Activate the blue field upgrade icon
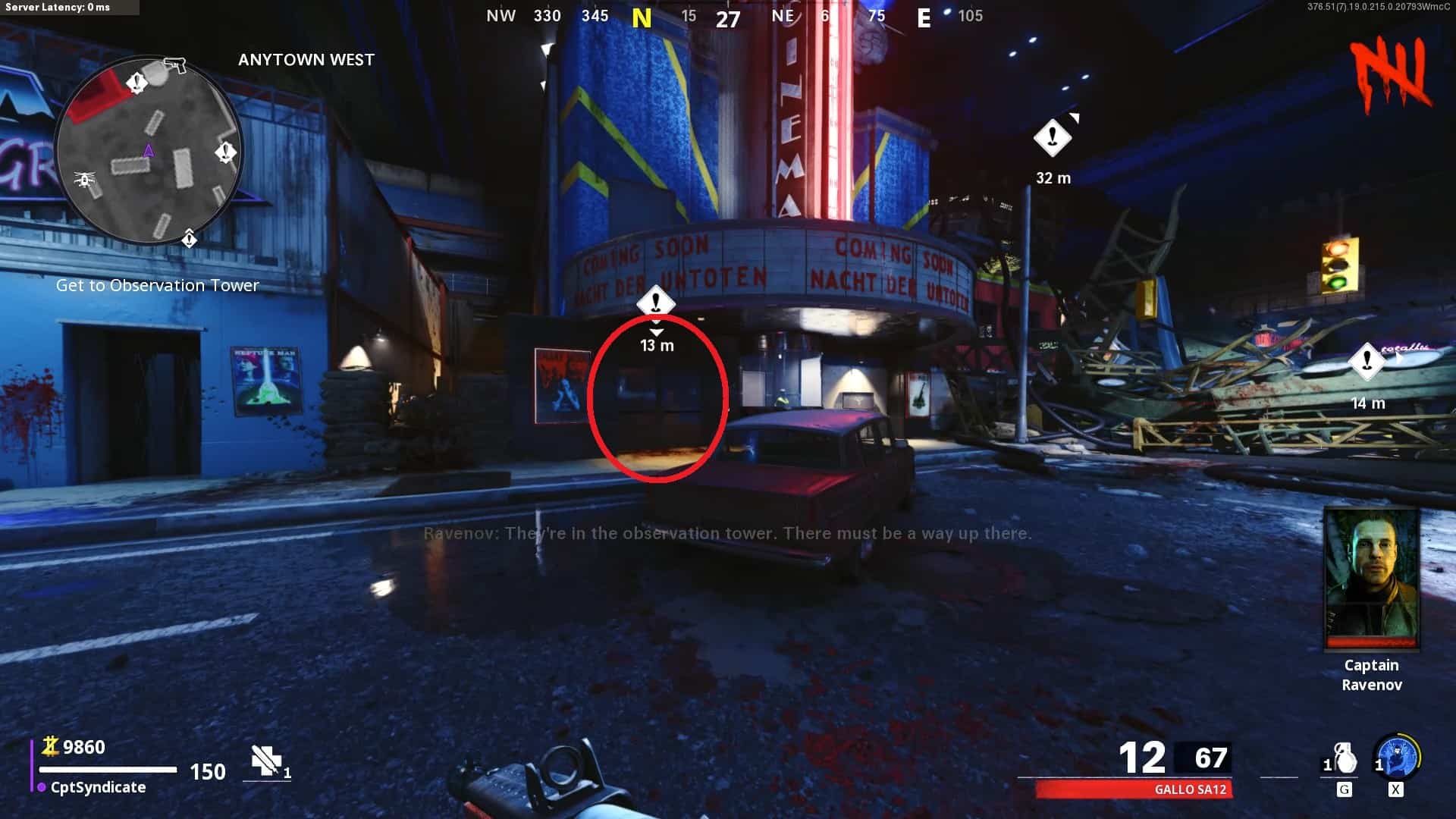Screen dimensions: 1456x819 (1398, 758)
